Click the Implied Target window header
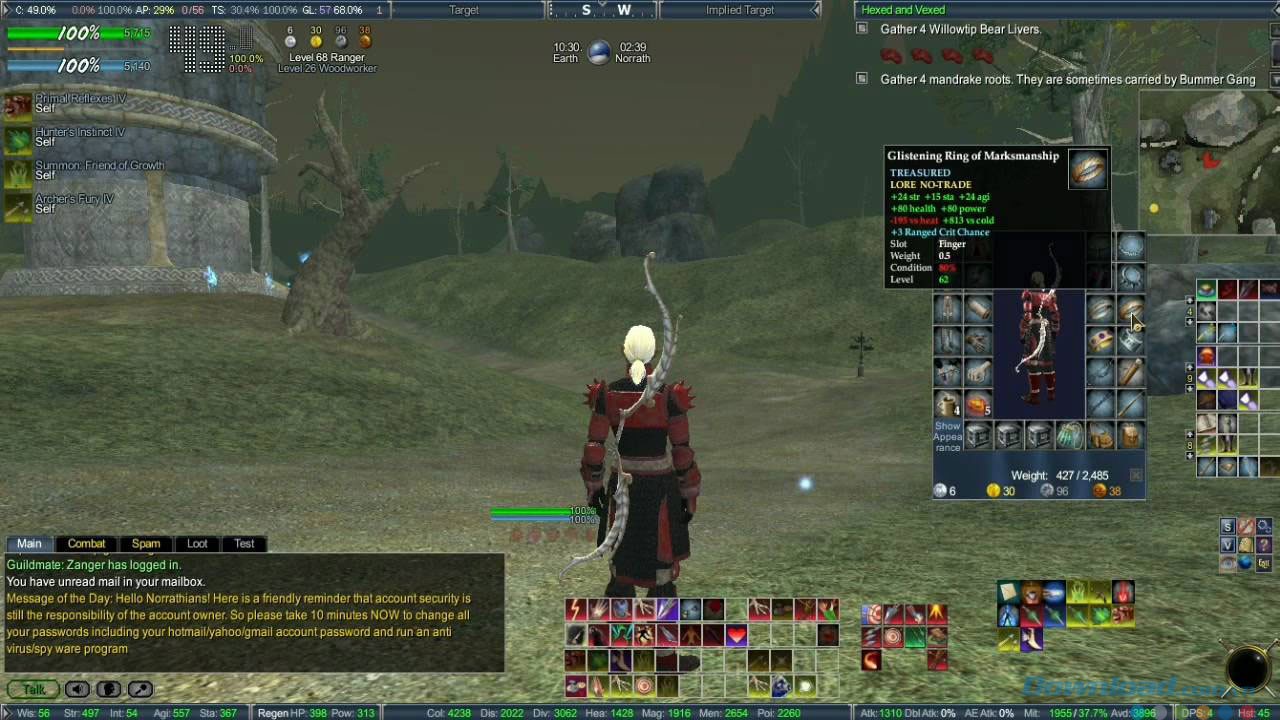 tap(739, 10)
